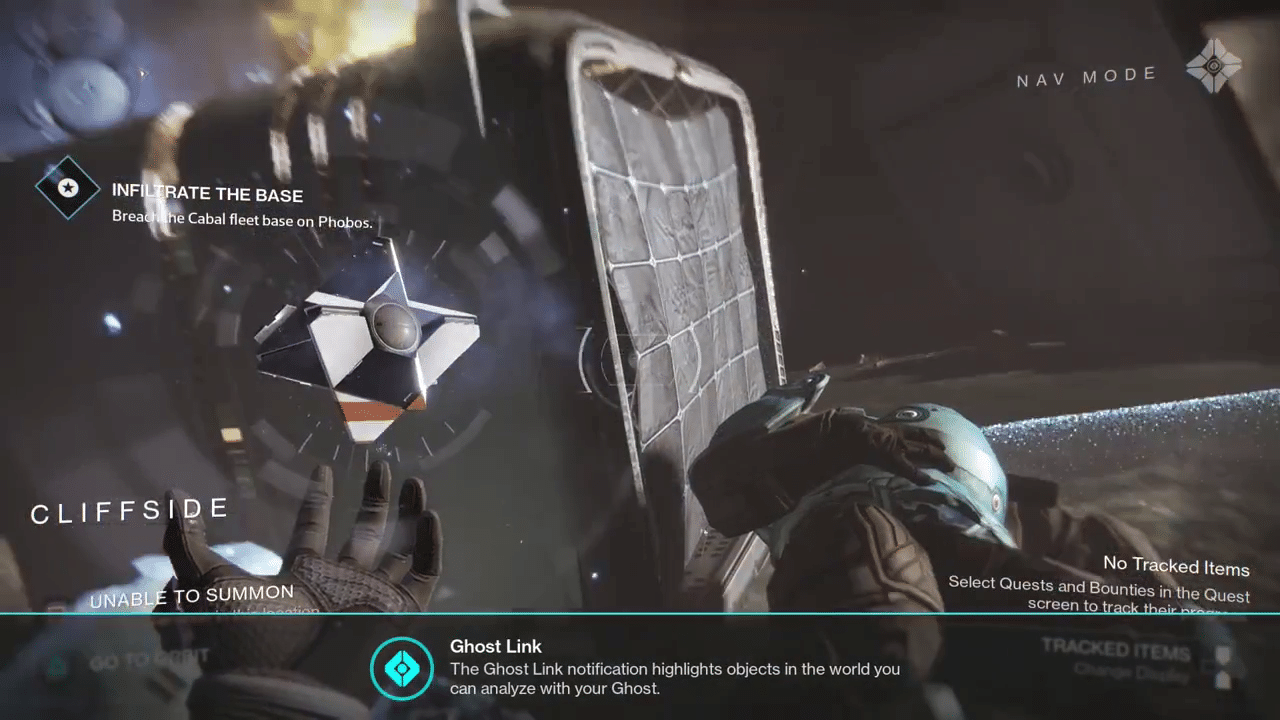
Task: Click the Nav Mode Ghost icon
Action: click(x=1213, y=68)
